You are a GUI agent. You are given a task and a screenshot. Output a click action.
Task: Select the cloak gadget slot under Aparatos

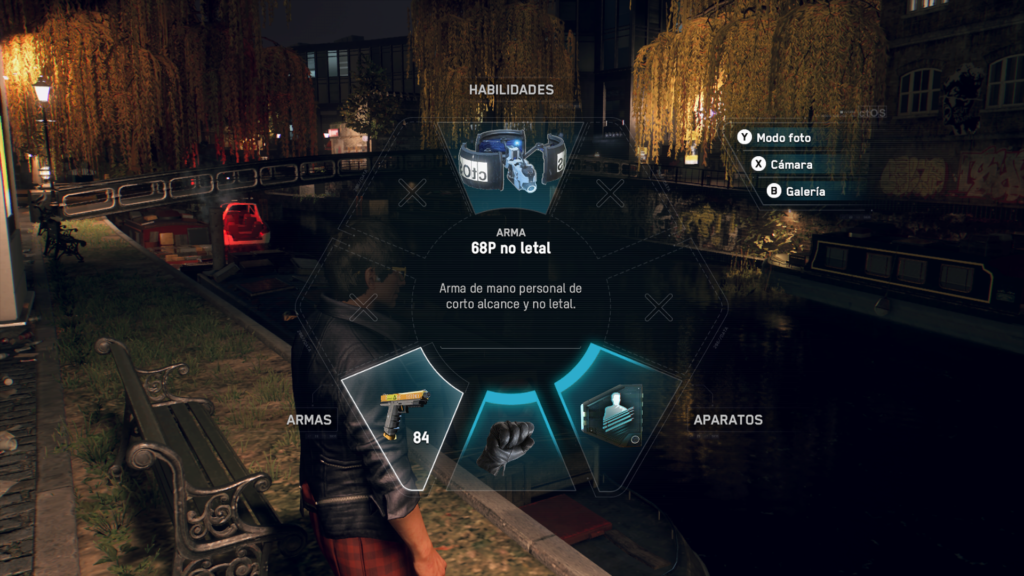coord(612,414)
